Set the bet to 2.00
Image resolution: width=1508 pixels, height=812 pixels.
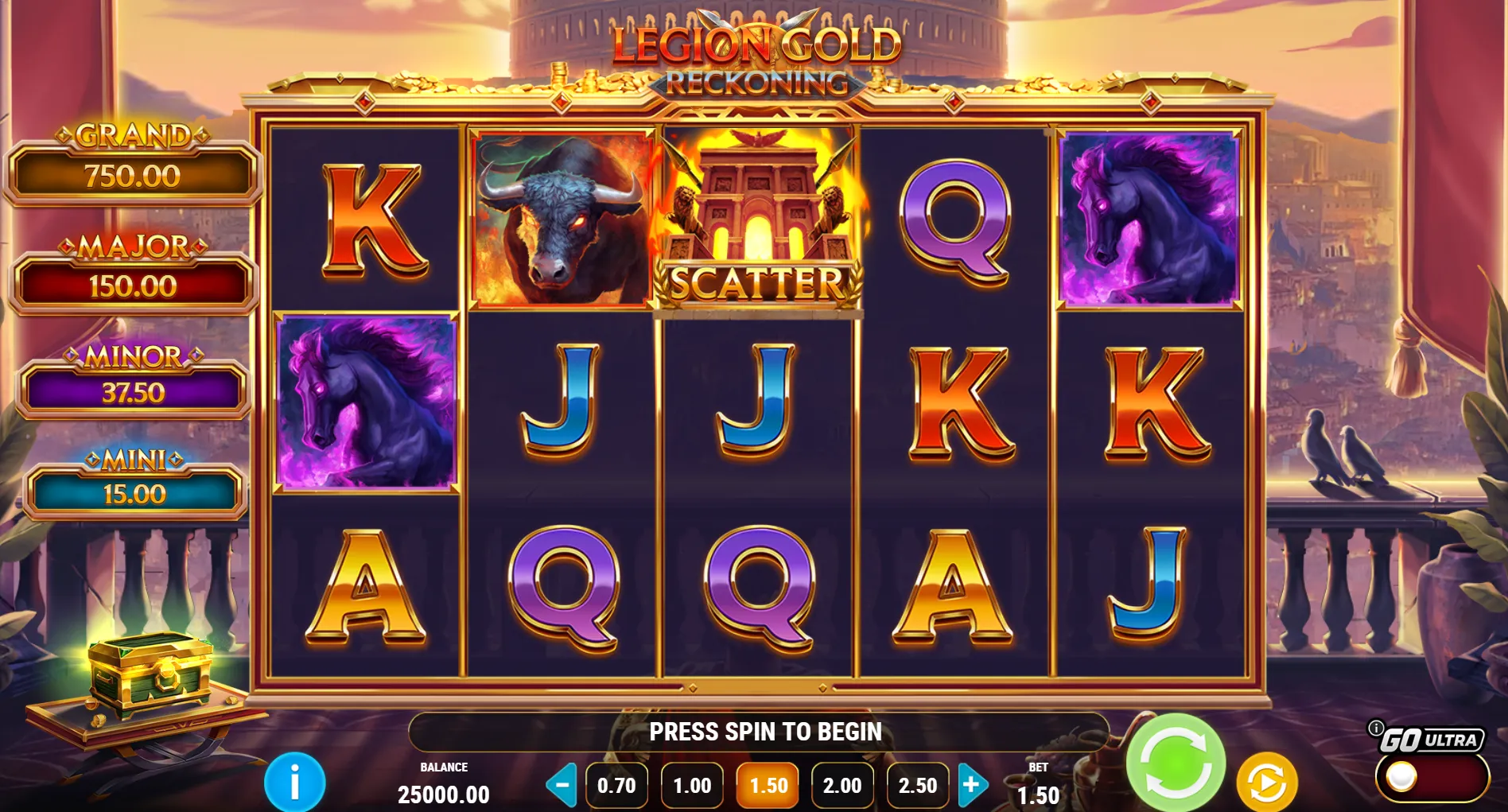[x=842, y=786]
